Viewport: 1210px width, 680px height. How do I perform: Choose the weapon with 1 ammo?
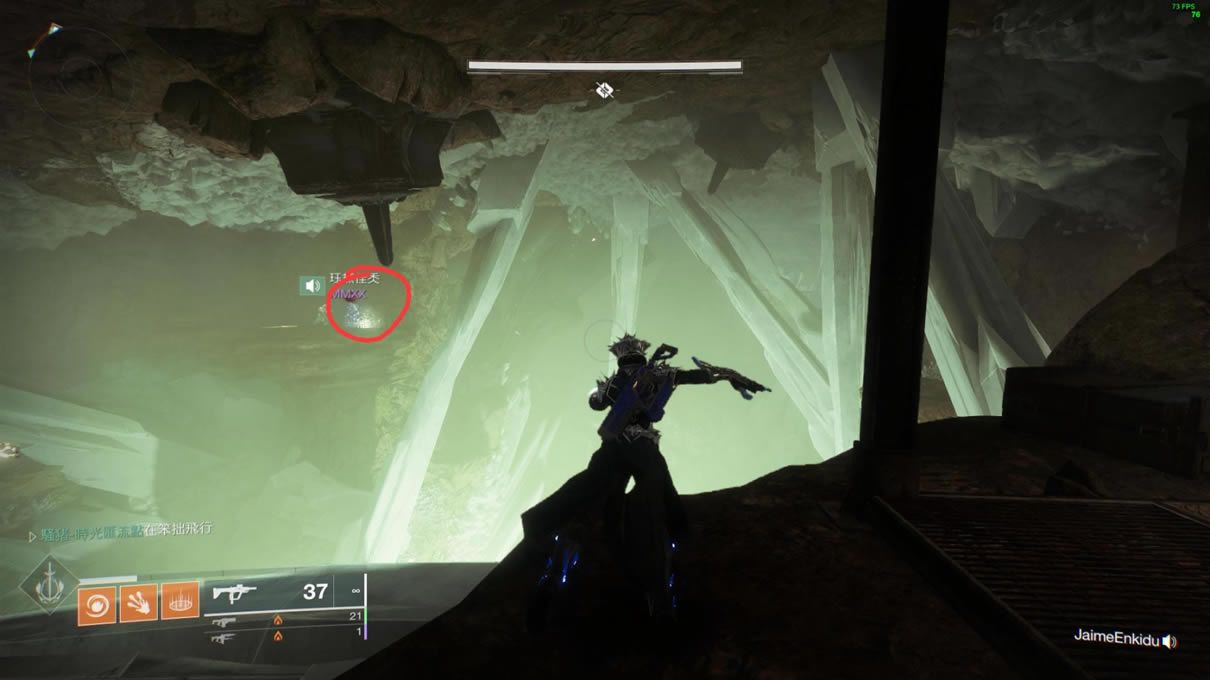[224, 636]
